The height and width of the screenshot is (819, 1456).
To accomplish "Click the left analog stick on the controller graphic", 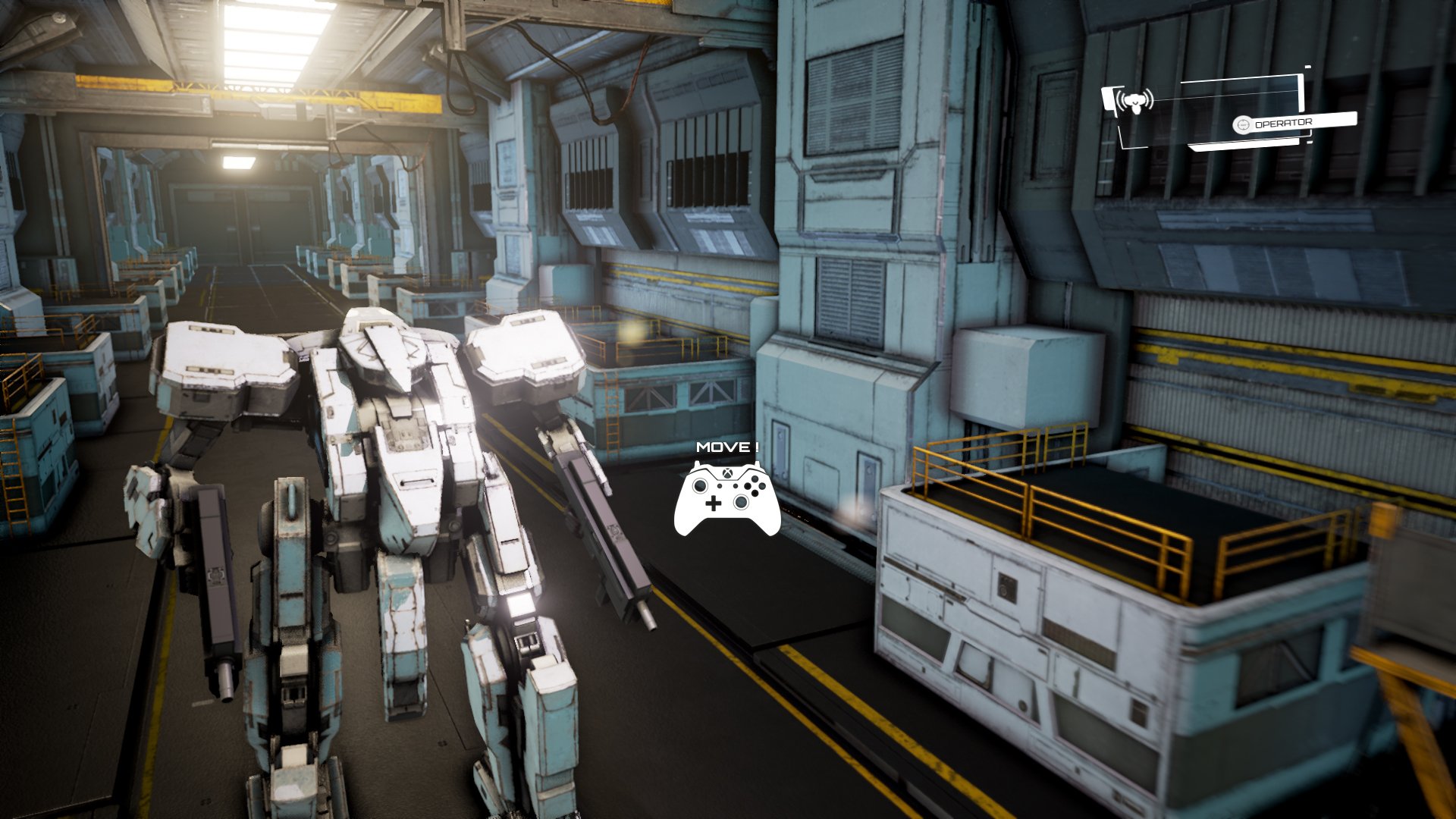I will coord(701,485).
